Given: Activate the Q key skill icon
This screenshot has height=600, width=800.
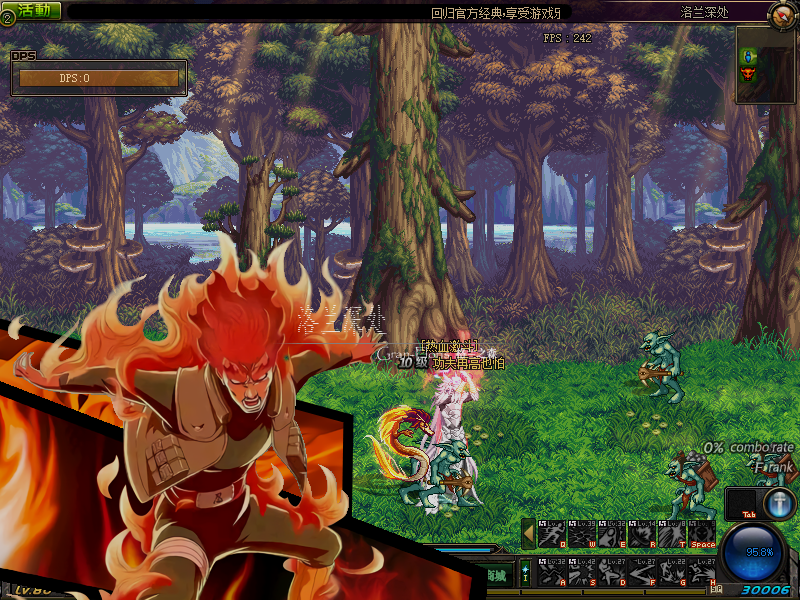Looking at the screenshot, I should 552,535.
